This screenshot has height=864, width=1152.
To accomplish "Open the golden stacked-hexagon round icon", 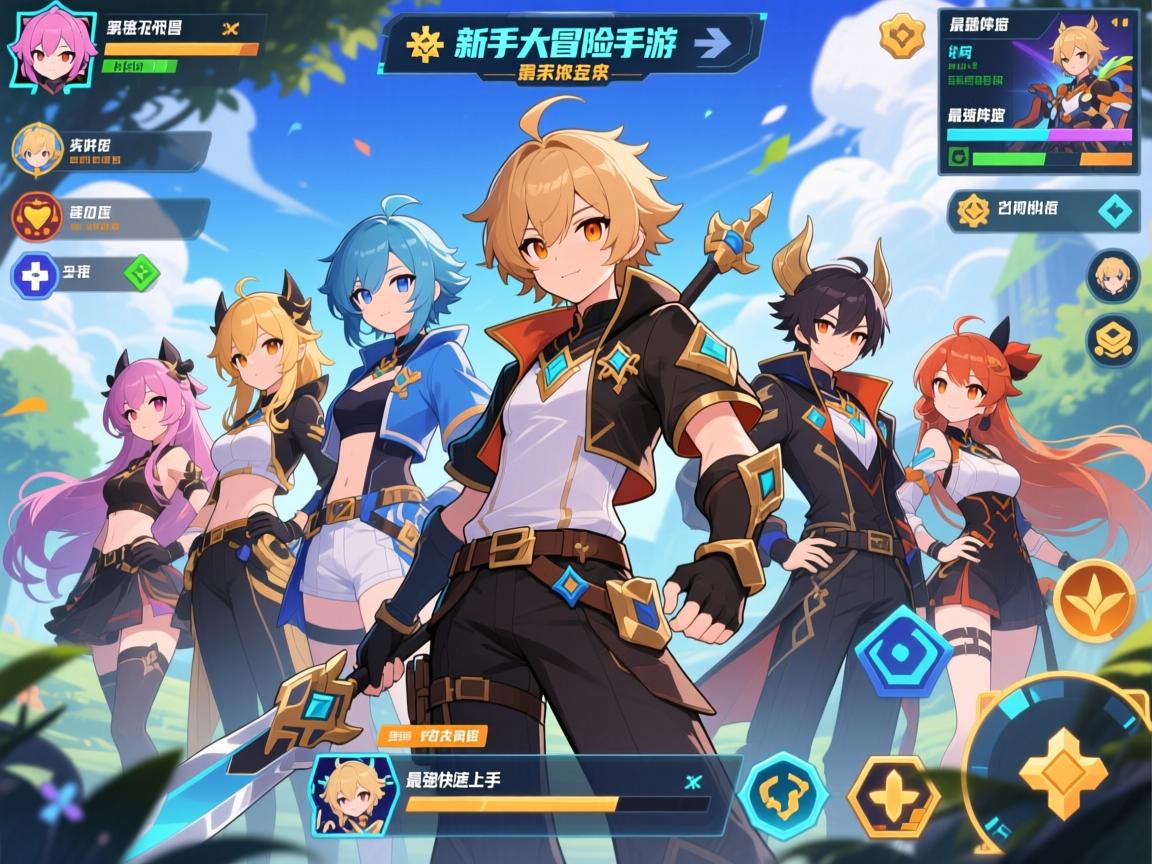I will click(x=1112, y=340).
